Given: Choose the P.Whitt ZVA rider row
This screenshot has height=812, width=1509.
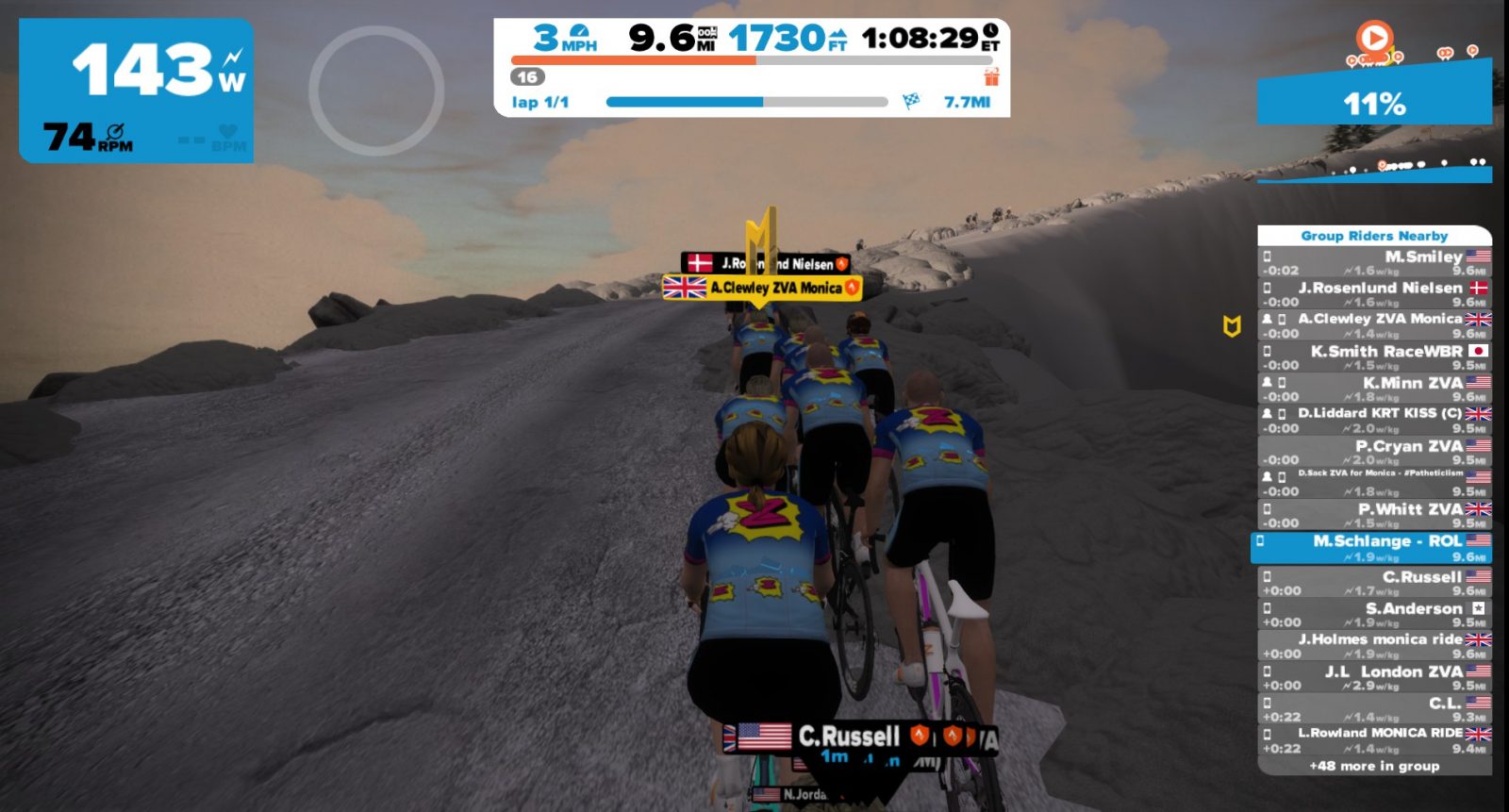Looking at the screenshot, I should 1374,515.
